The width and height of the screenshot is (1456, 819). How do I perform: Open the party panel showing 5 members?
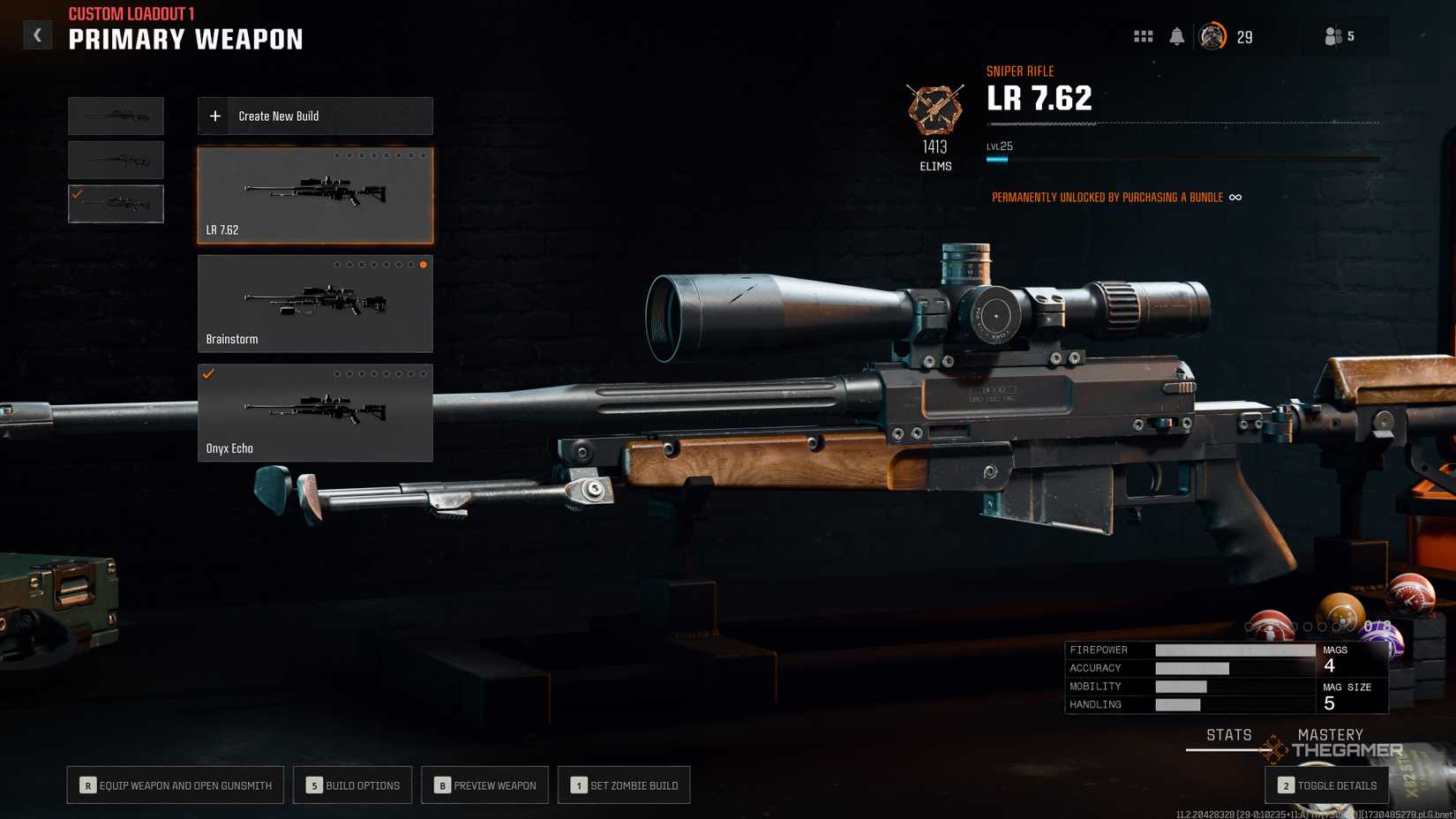(1332, 36)
